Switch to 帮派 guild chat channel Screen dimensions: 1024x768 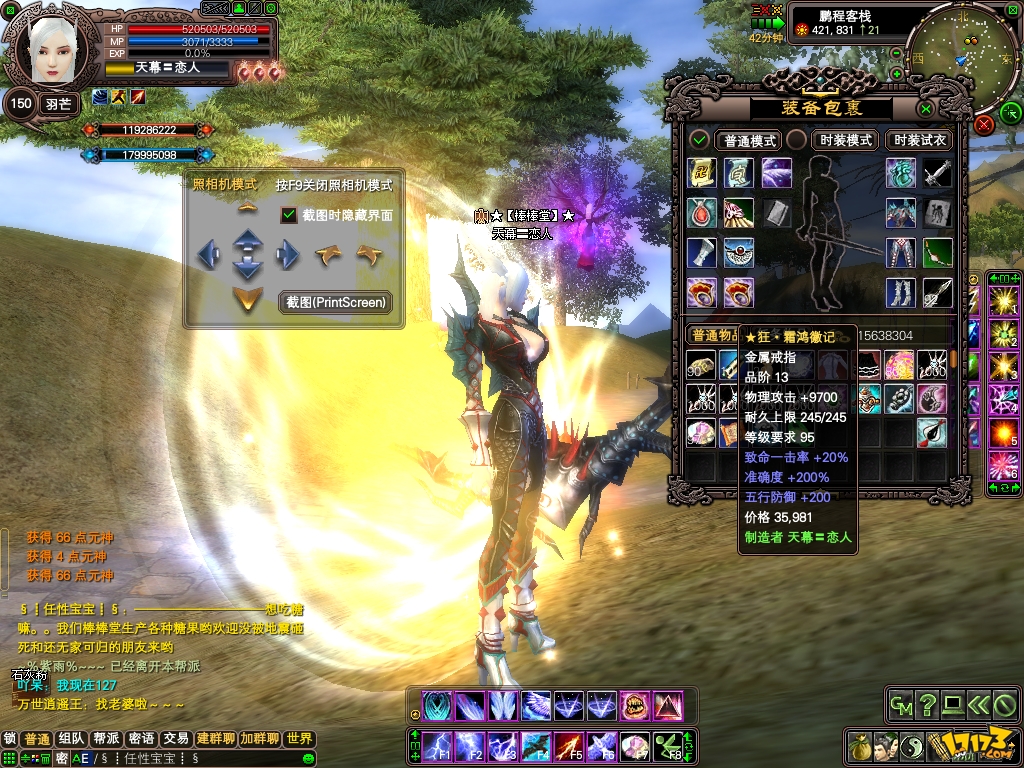click(106, 739)
